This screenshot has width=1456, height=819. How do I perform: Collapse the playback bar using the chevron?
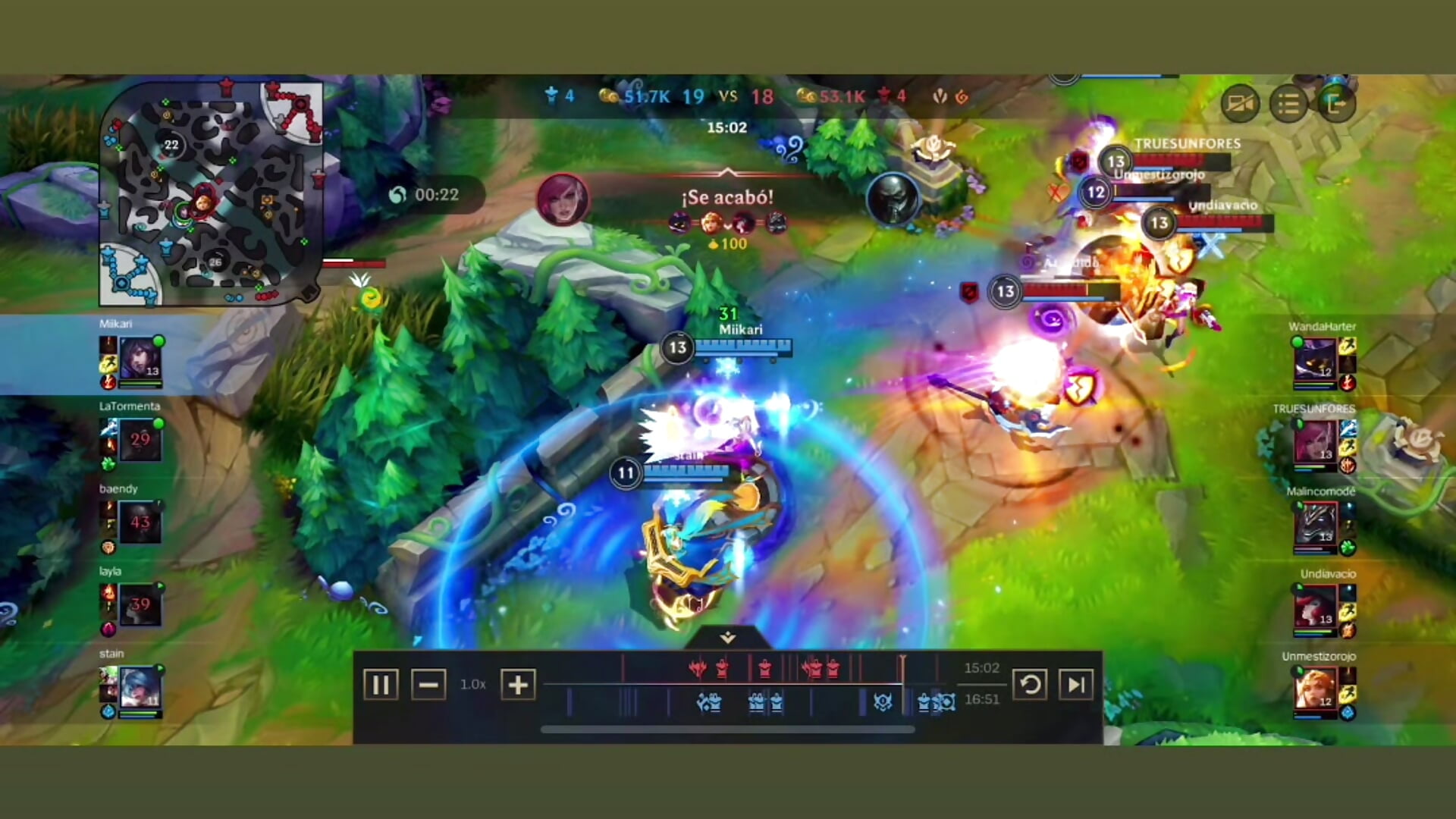click(726, 639)
